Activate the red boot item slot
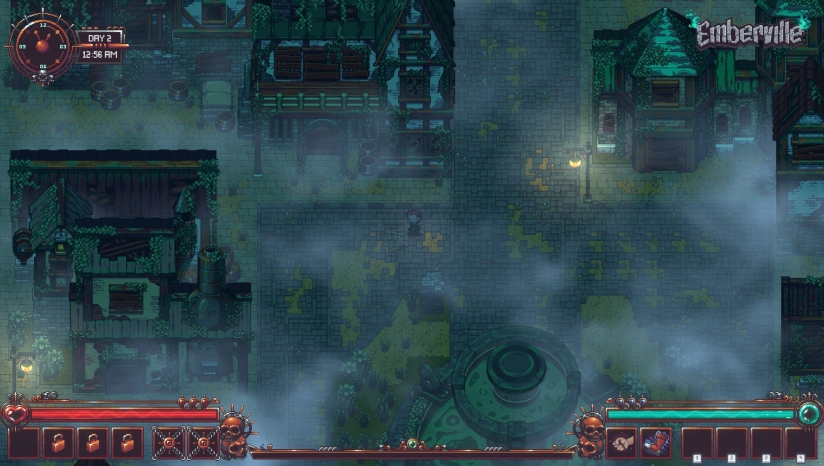 (x=656, y=442)
